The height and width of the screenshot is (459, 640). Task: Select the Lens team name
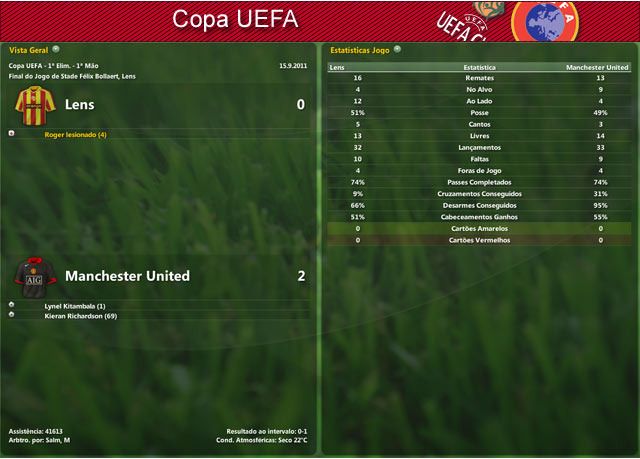79,104
